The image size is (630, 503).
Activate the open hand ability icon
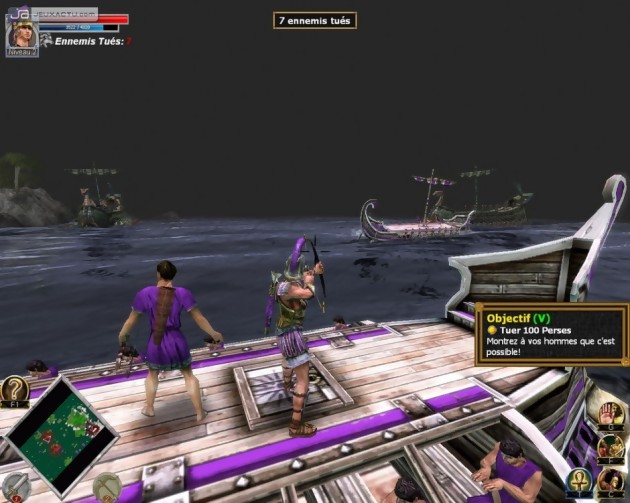[x=611, y=415]
